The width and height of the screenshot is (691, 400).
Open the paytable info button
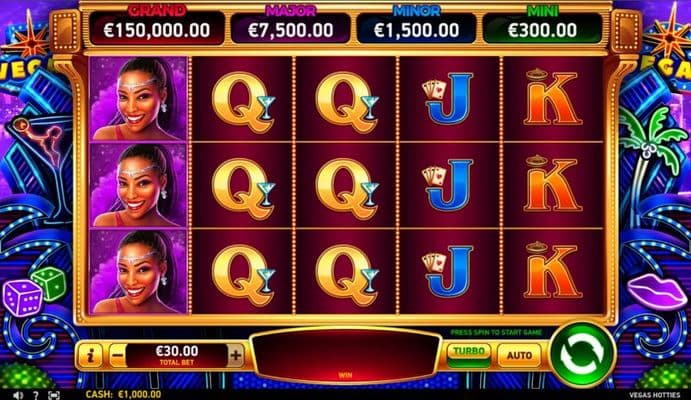90,354
